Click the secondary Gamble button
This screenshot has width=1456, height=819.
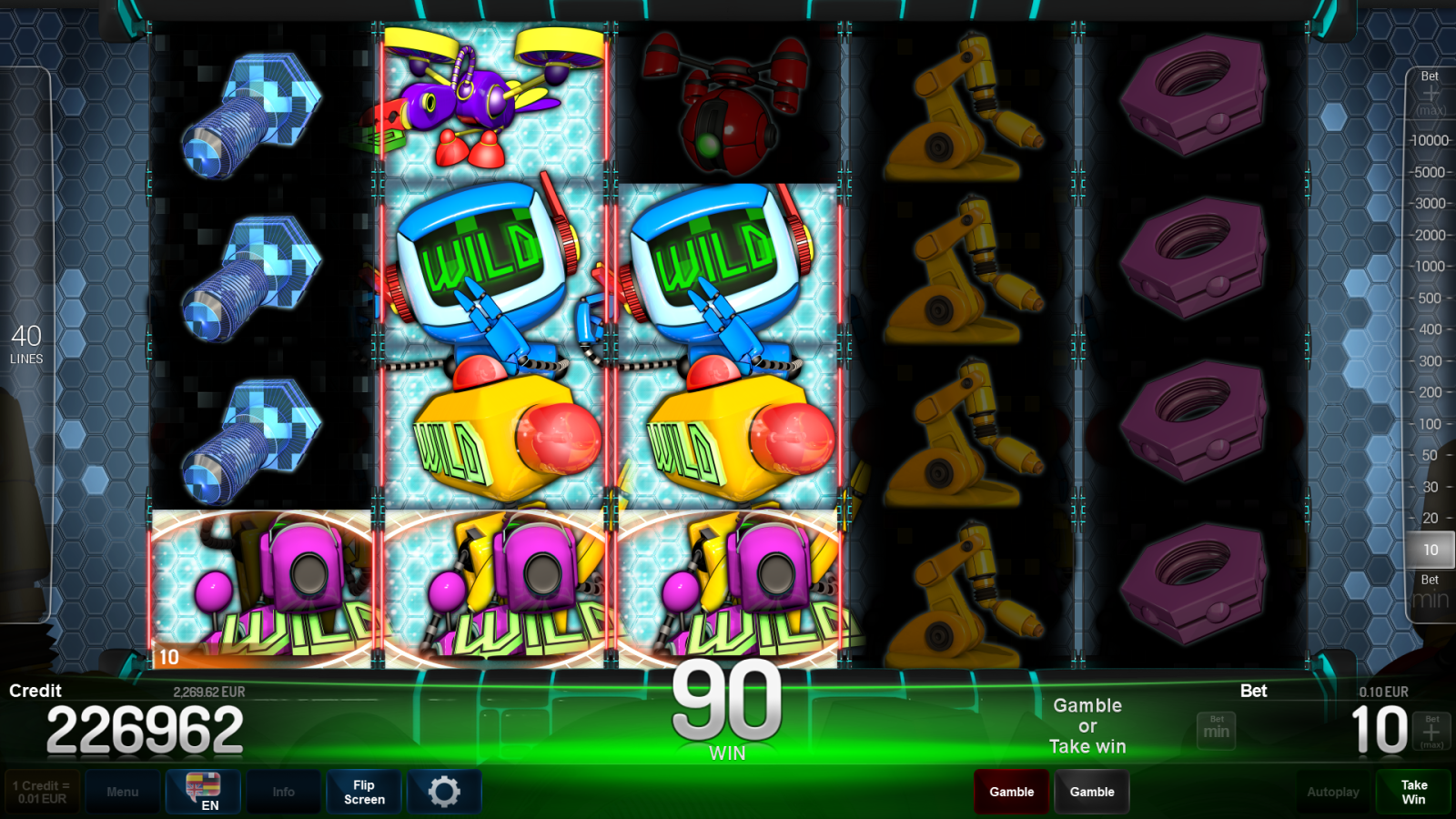(1091, 792)
